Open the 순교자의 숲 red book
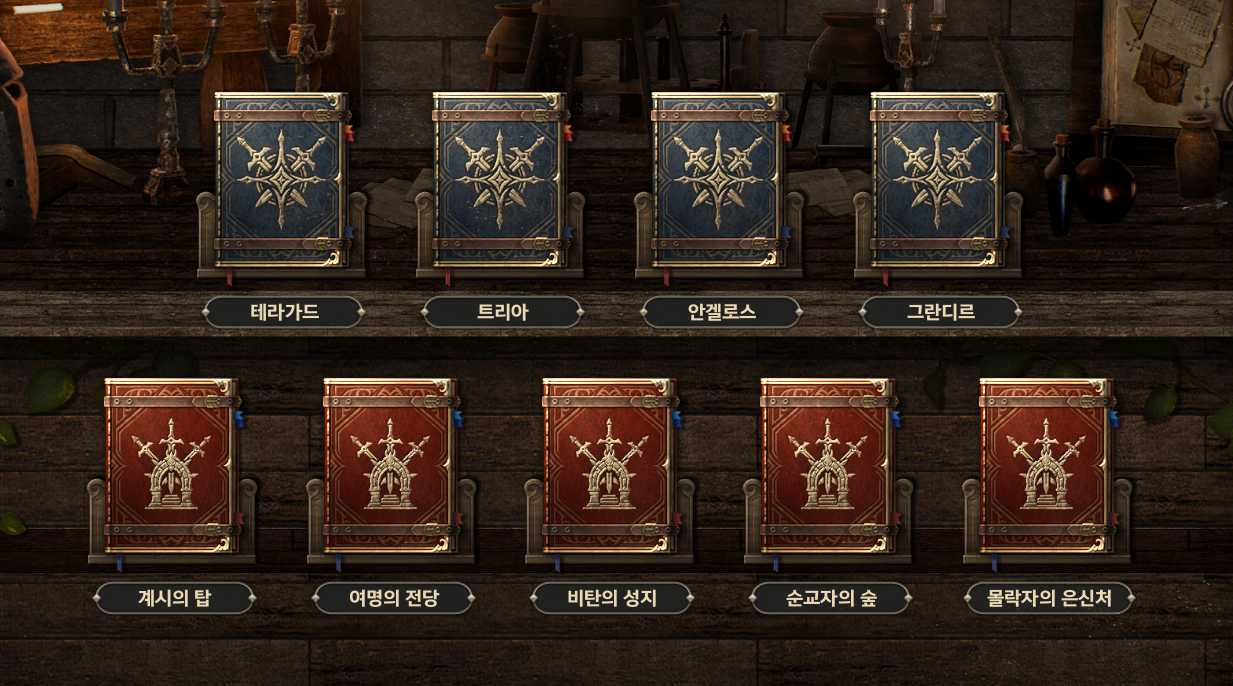 [x=829, y=466]
